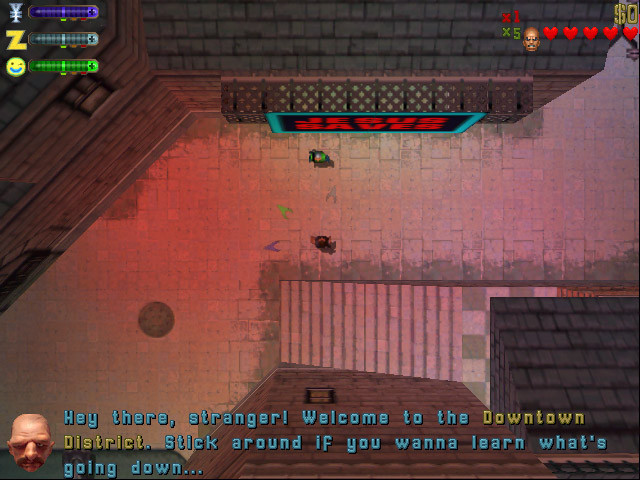Select the player head lives icon
The image size is (640, 480).
(531, 38)
